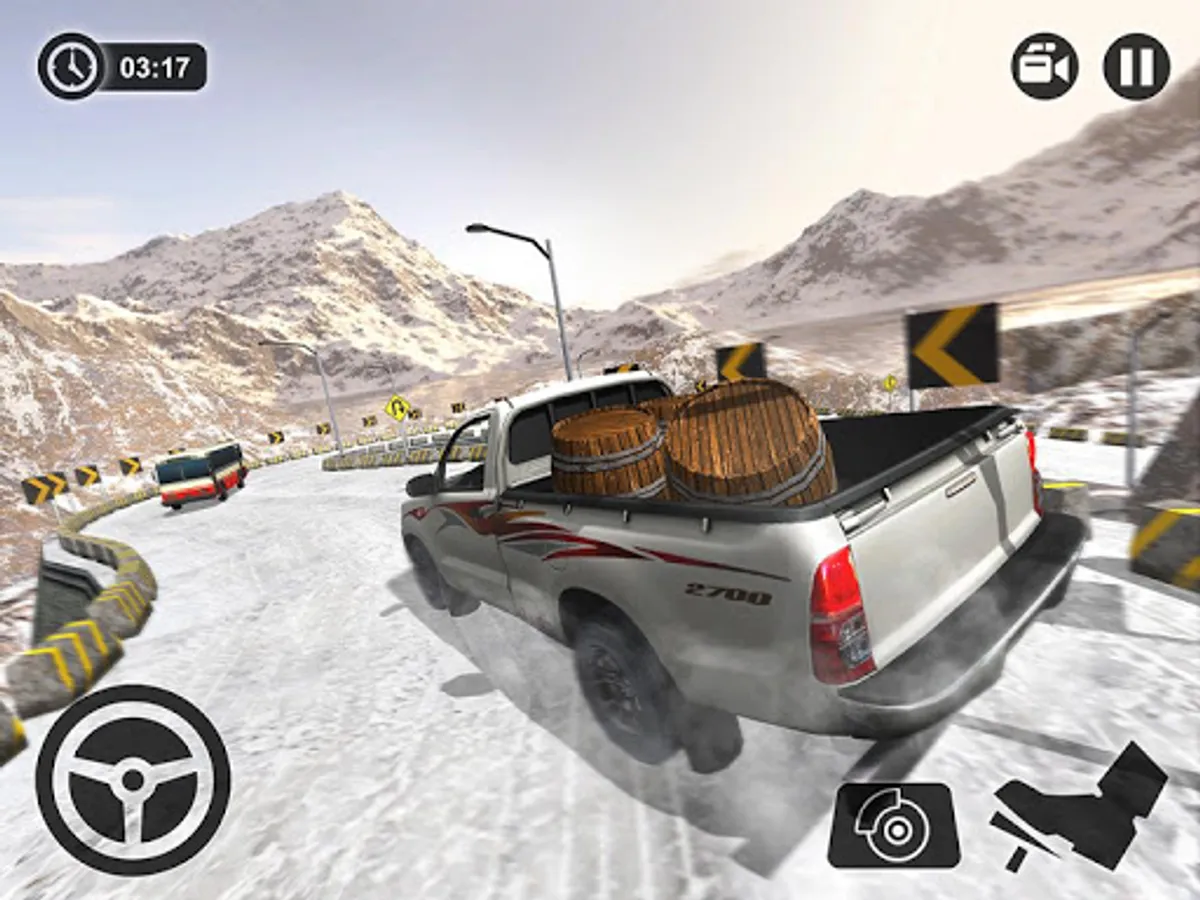Viewport: 1200px width, 900px height.
Task: Switch the camera view
Action: coord(1044,66)
